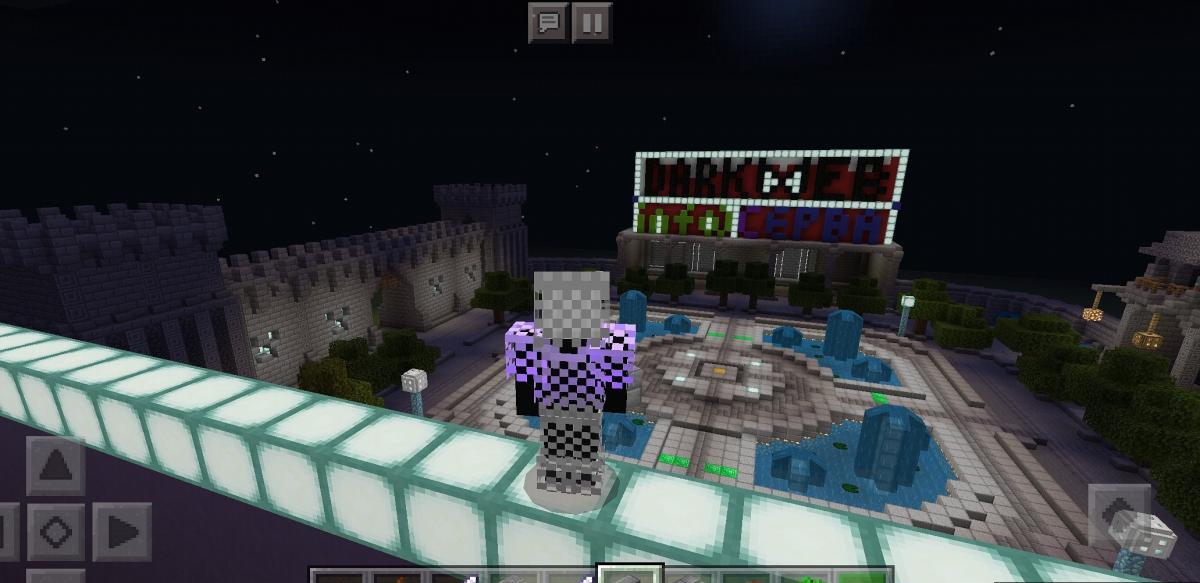Tap the move forward arrow

click(x=56, y=467)
